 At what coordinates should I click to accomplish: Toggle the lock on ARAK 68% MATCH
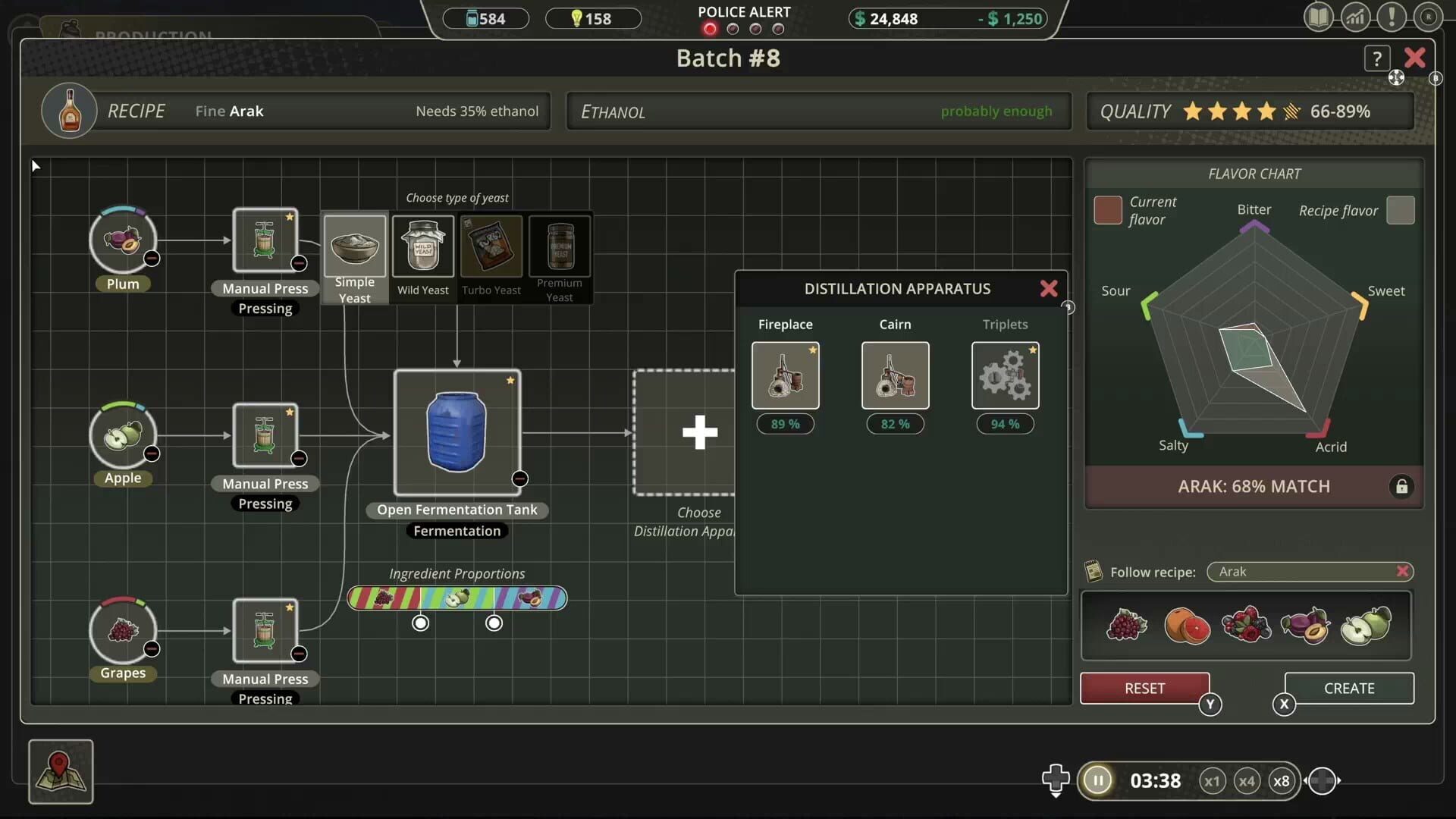[1401, 487]
